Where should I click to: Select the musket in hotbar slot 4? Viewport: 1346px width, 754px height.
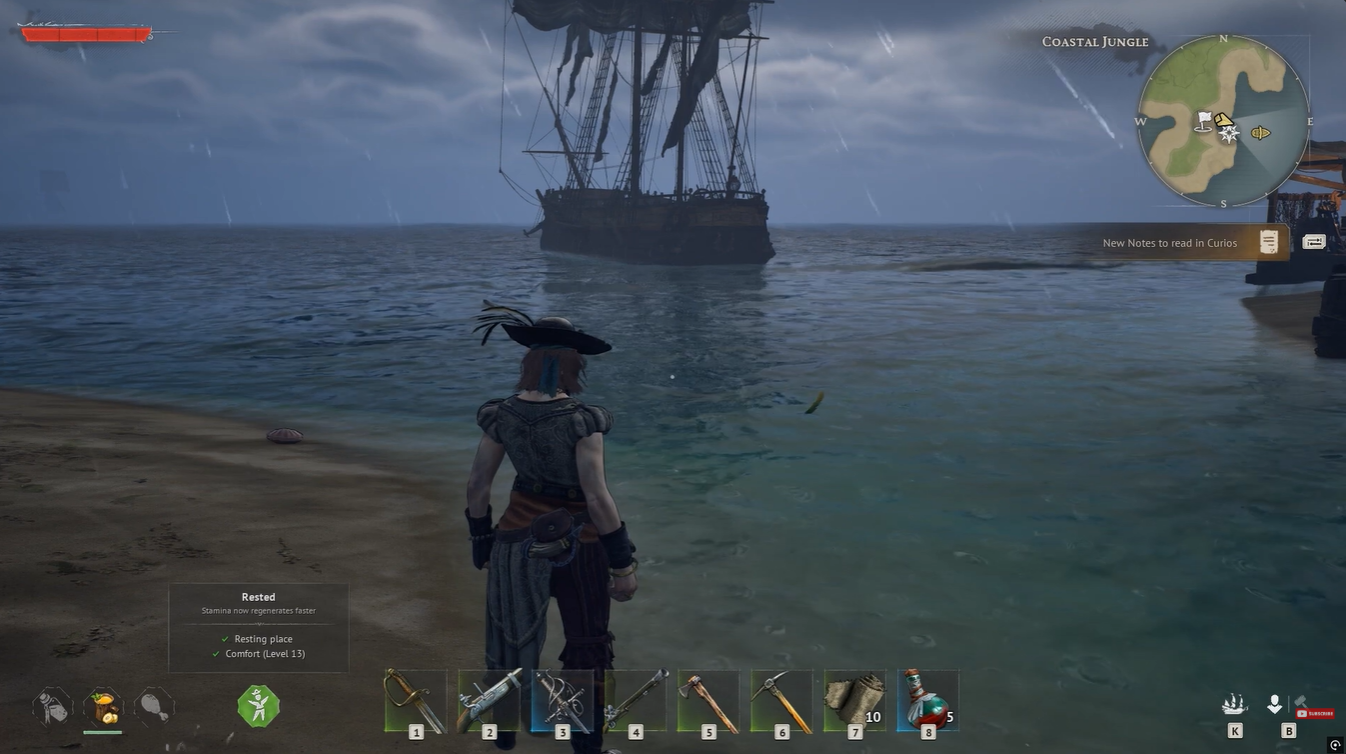635,700
